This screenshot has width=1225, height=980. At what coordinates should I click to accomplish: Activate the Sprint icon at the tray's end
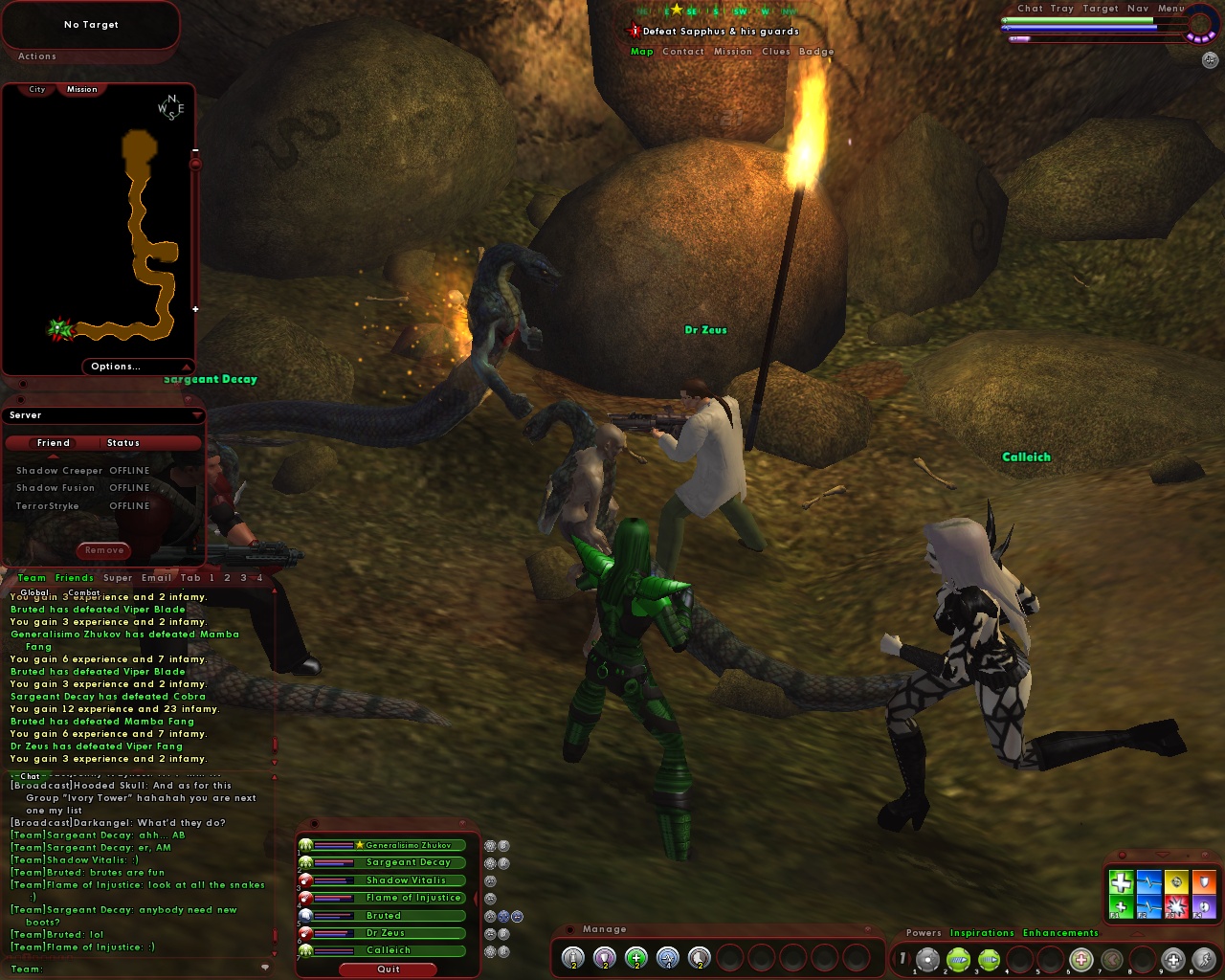coord(1203,959)
